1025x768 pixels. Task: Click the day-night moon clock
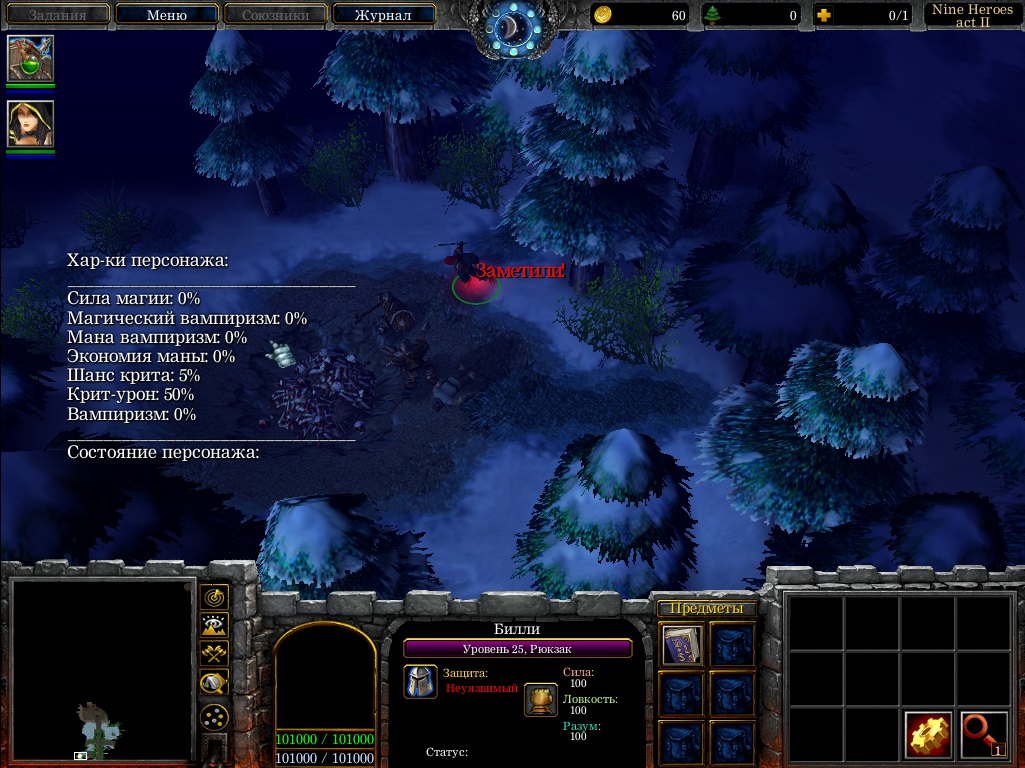tap(512, 27)
